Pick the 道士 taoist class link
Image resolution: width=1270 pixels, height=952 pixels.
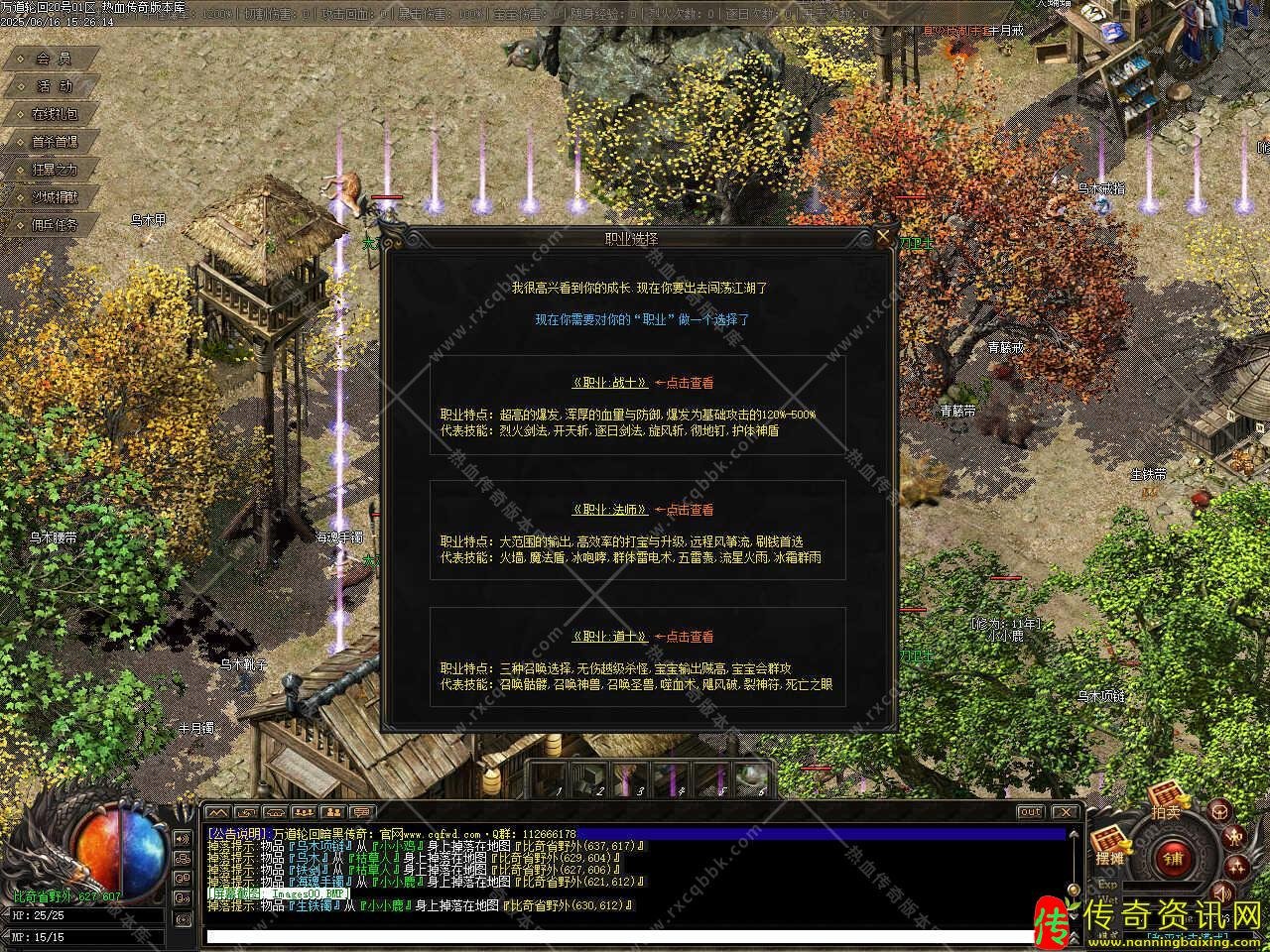point(610,637)
